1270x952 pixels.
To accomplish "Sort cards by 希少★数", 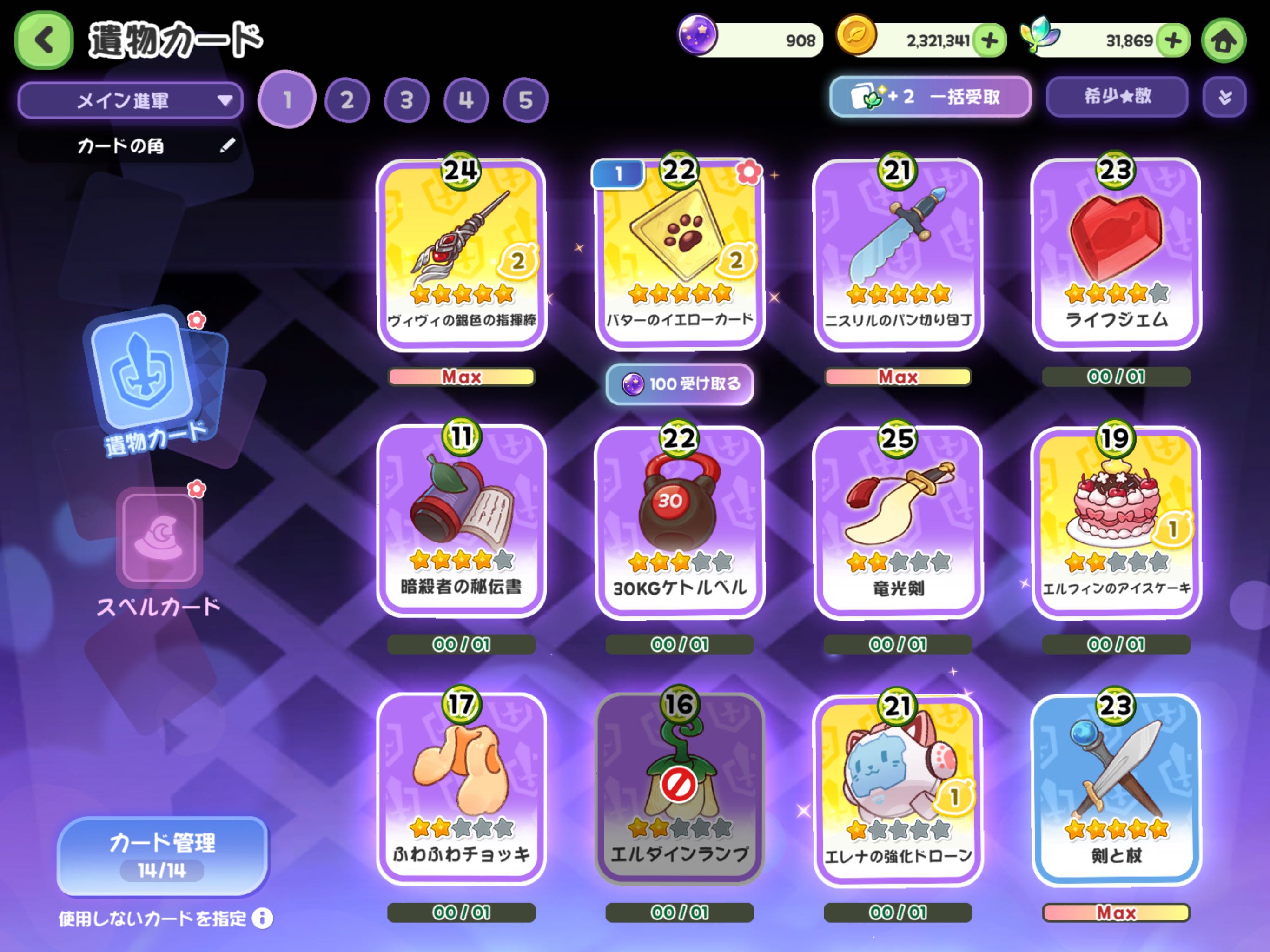I will (x=1117, y=97).
